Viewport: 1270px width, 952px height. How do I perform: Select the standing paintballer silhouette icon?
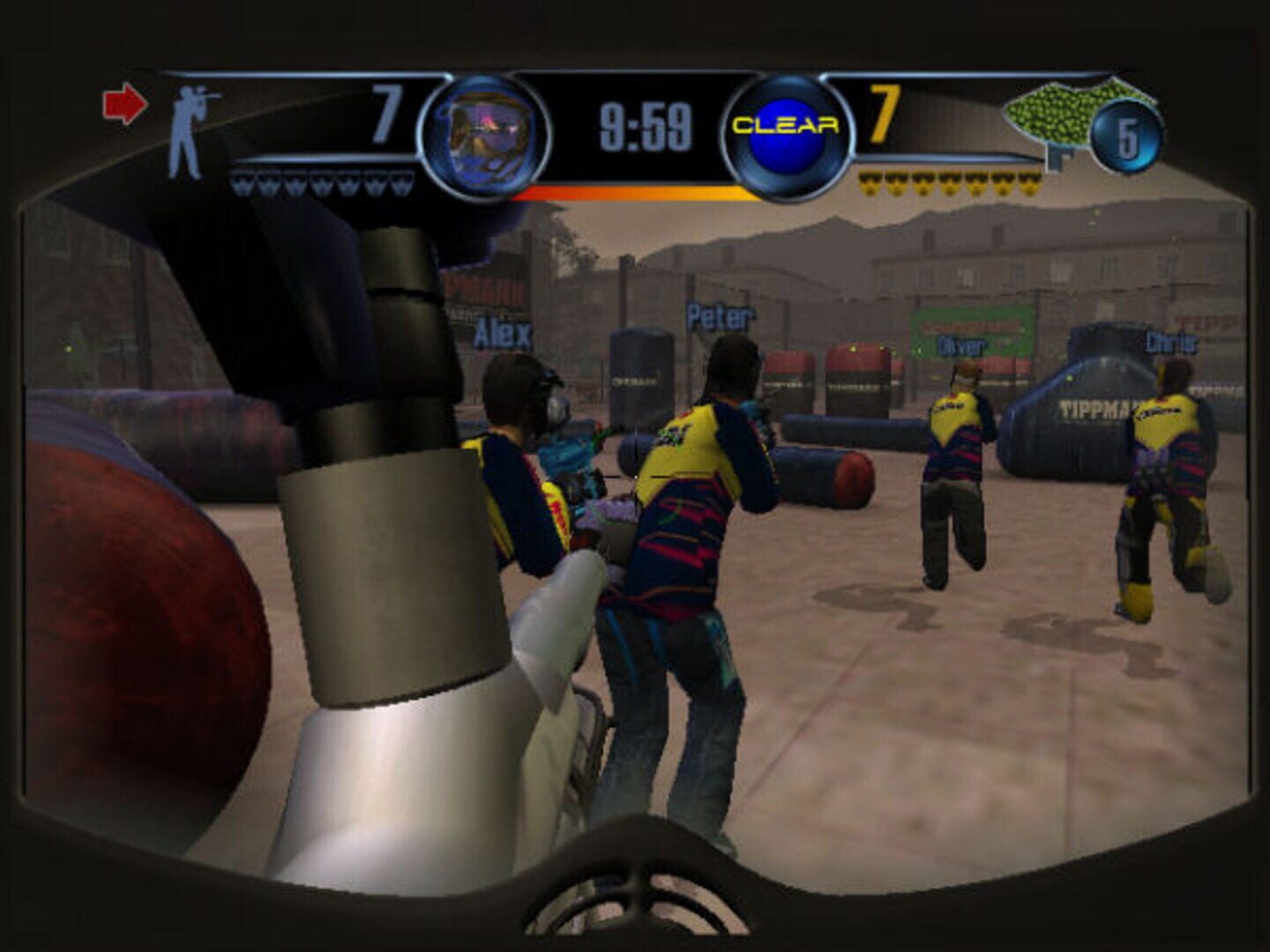coord(190,123)
